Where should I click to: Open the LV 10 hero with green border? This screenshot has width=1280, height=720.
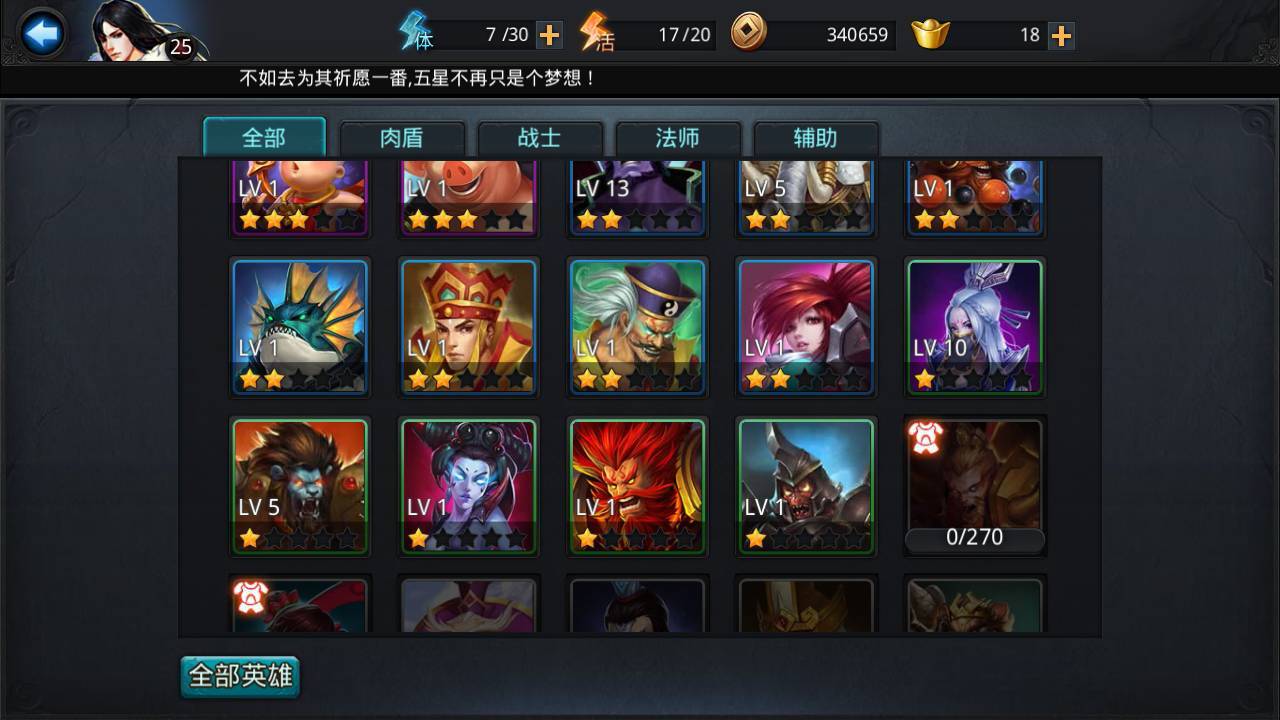click(x=974, y=327)
